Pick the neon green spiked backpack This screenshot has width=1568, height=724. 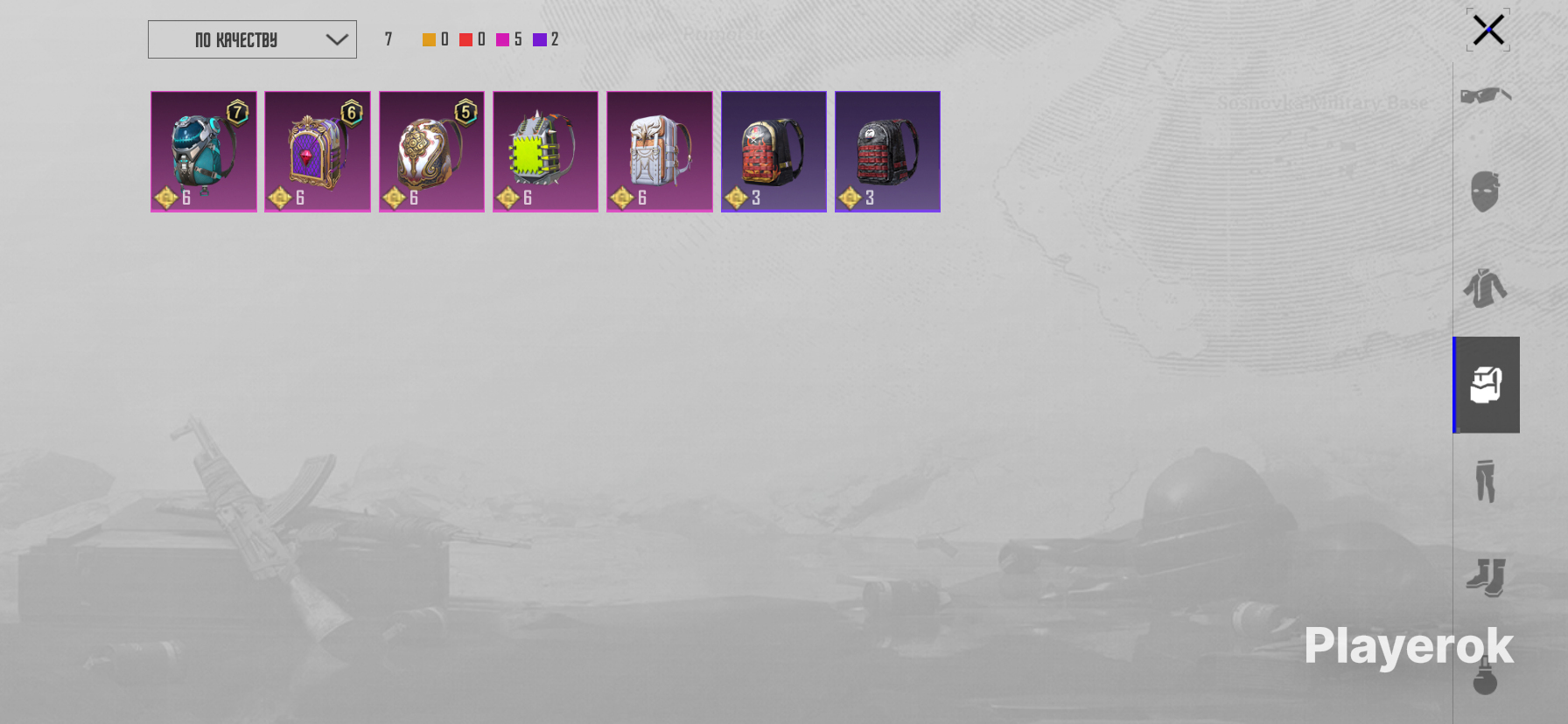(x=545, y=151)
